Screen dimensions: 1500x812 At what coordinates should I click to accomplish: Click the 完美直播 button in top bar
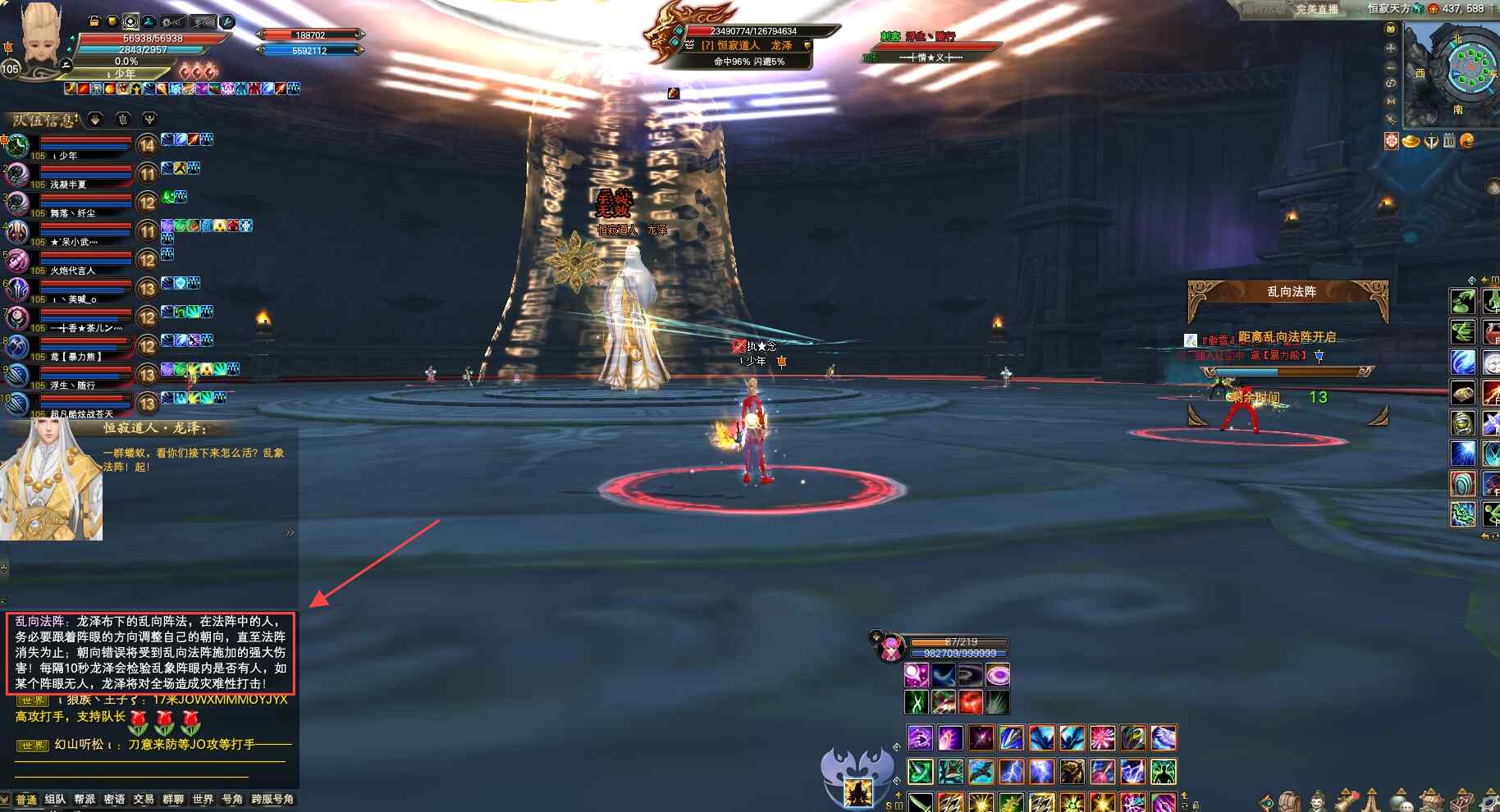1316,9
